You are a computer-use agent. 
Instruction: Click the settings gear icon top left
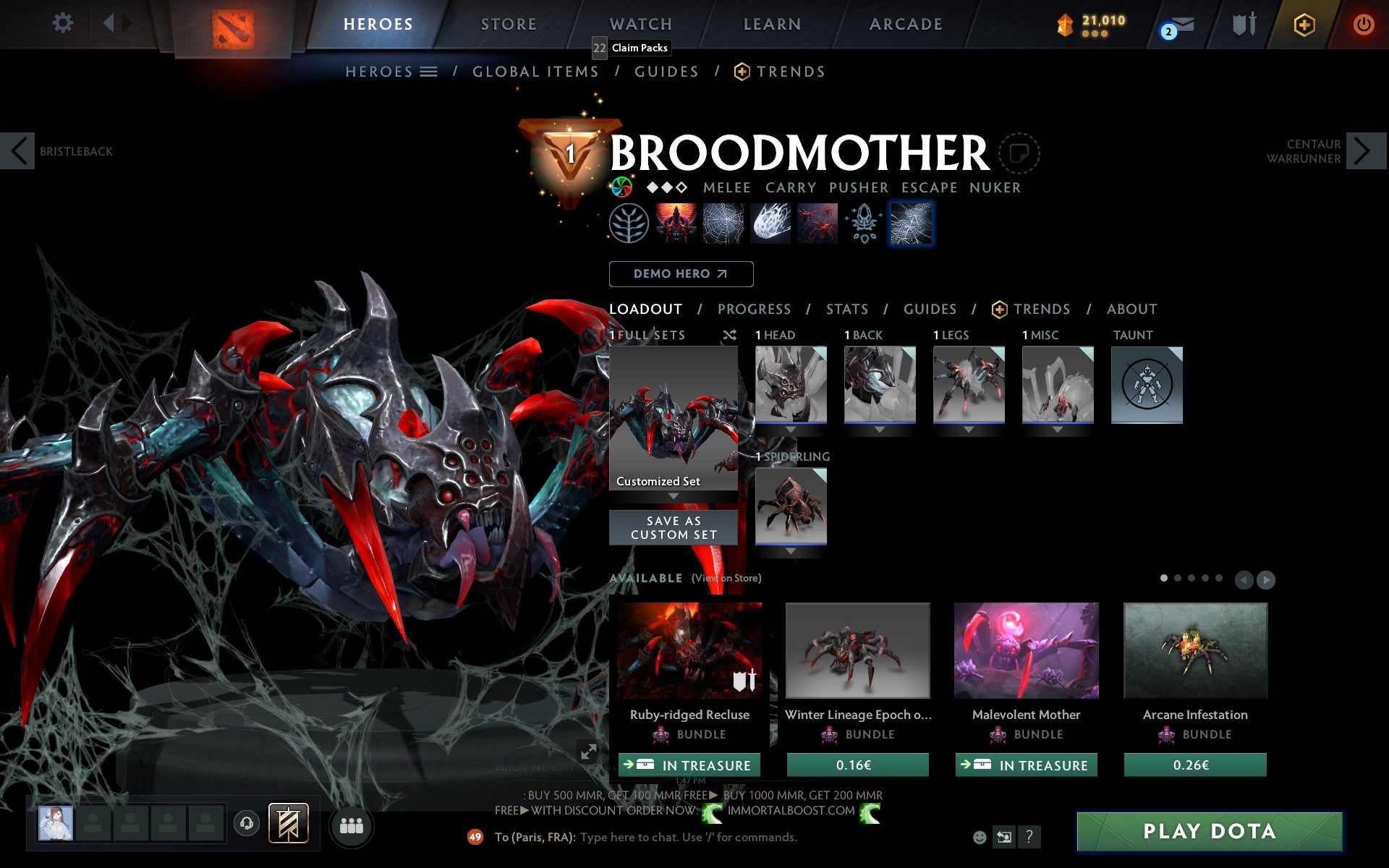(64, 23)
